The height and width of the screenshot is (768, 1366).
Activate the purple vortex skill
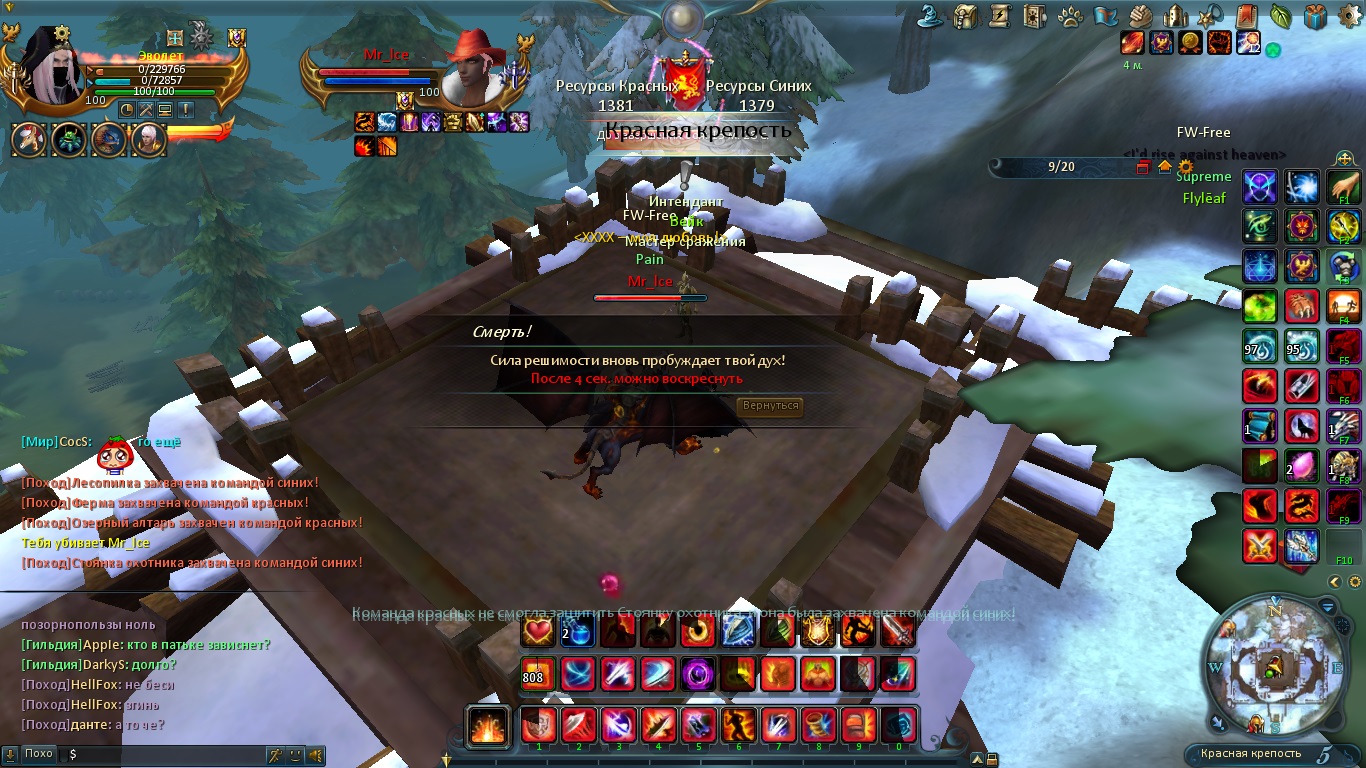(x=697, y=674)
